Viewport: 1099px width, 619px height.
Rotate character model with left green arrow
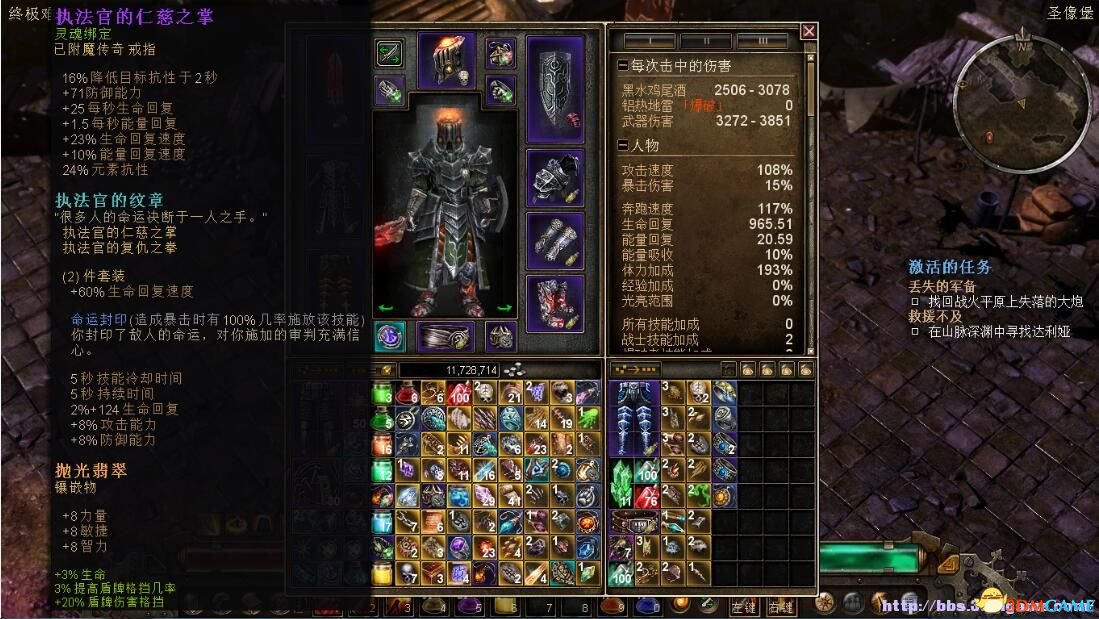tap(382, 308)
